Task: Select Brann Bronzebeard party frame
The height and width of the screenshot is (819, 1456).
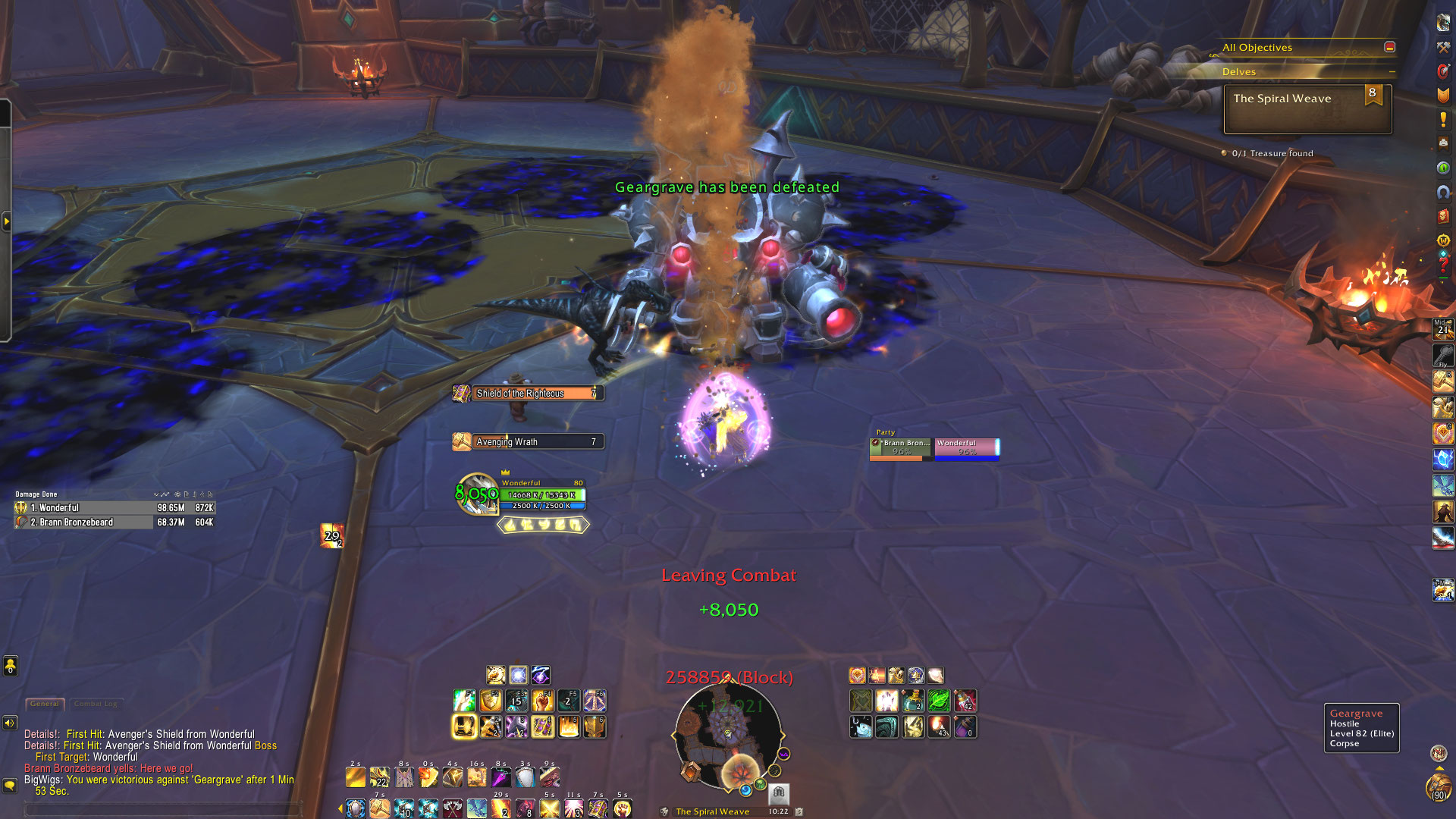Action: pyautogui.click(x=901, y=448)
